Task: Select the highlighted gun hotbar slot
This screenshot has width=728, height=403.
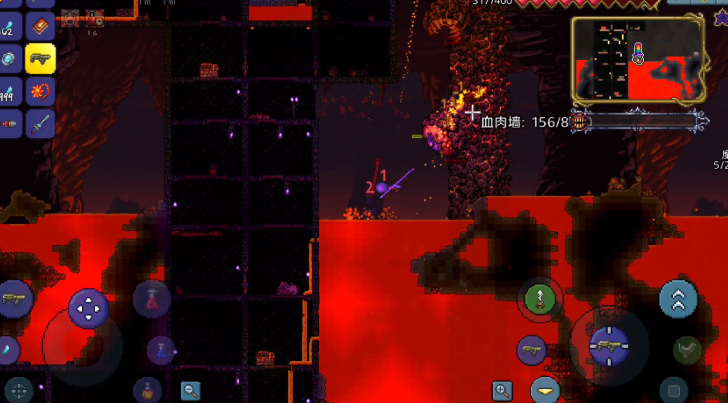Action: click(x=40, y=59)
